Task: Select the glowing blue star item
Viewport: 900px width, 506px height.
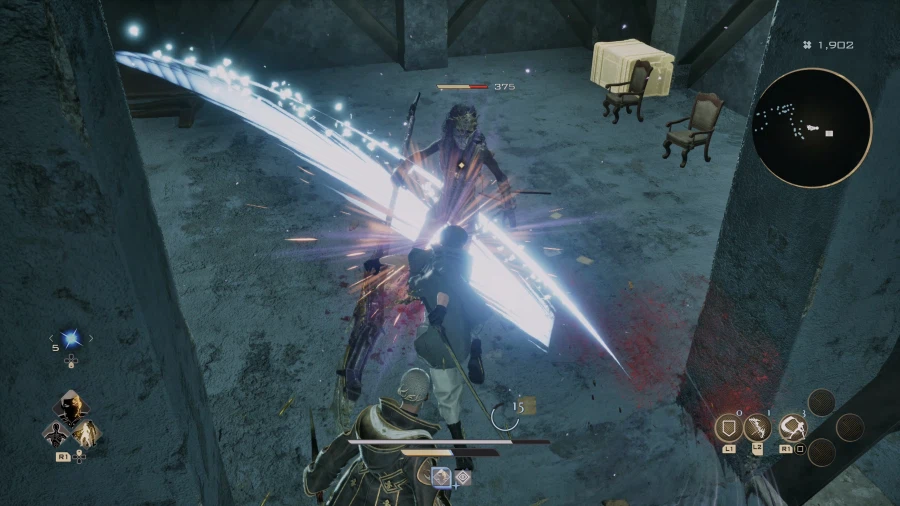Action: 70,339
